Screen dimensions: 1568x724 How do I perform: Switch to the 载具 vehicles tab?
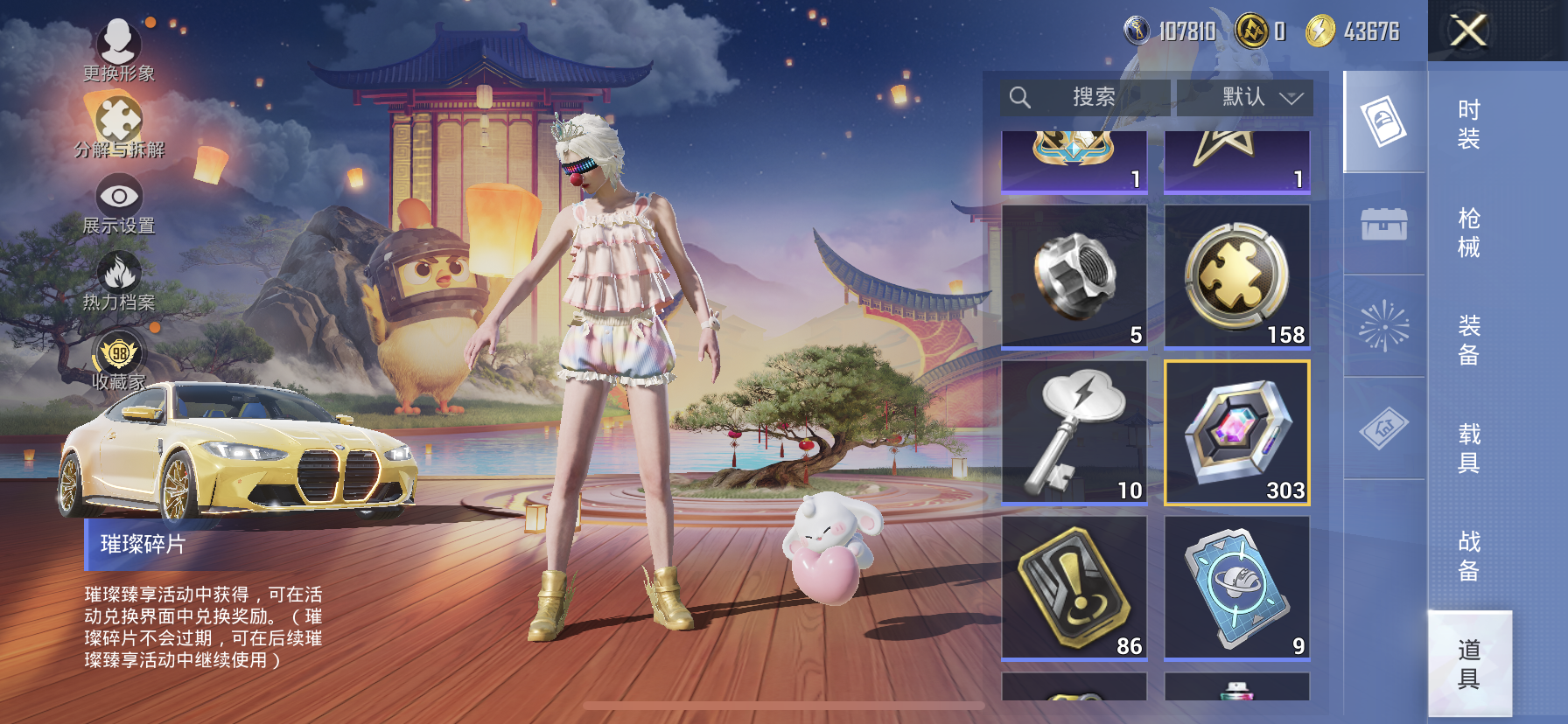point(1469,449)
